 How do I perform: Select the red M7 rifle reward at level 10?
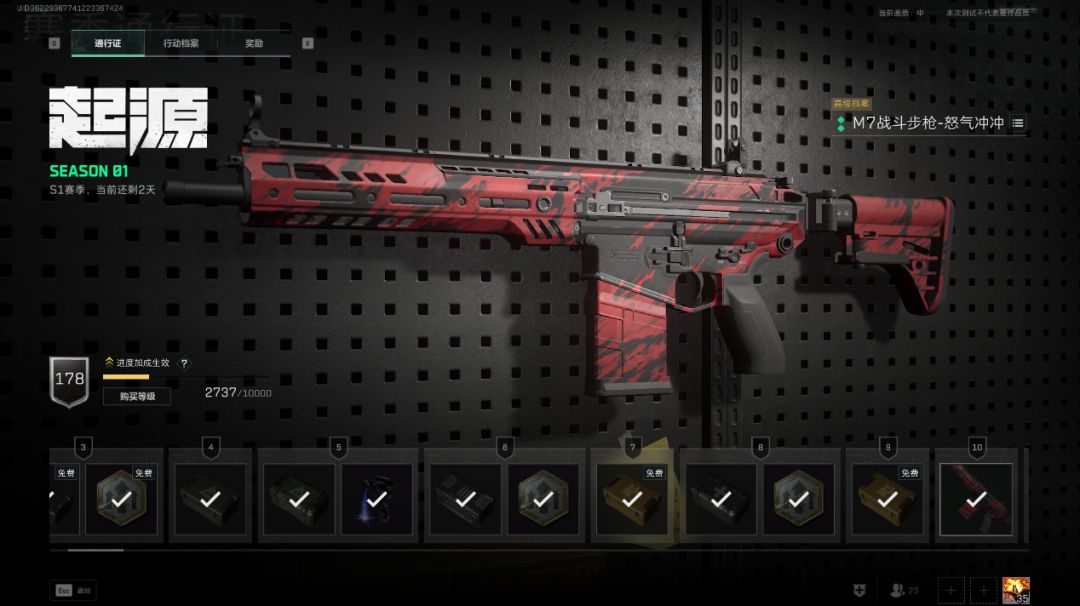pyautogui.click(x=977, y=499)
